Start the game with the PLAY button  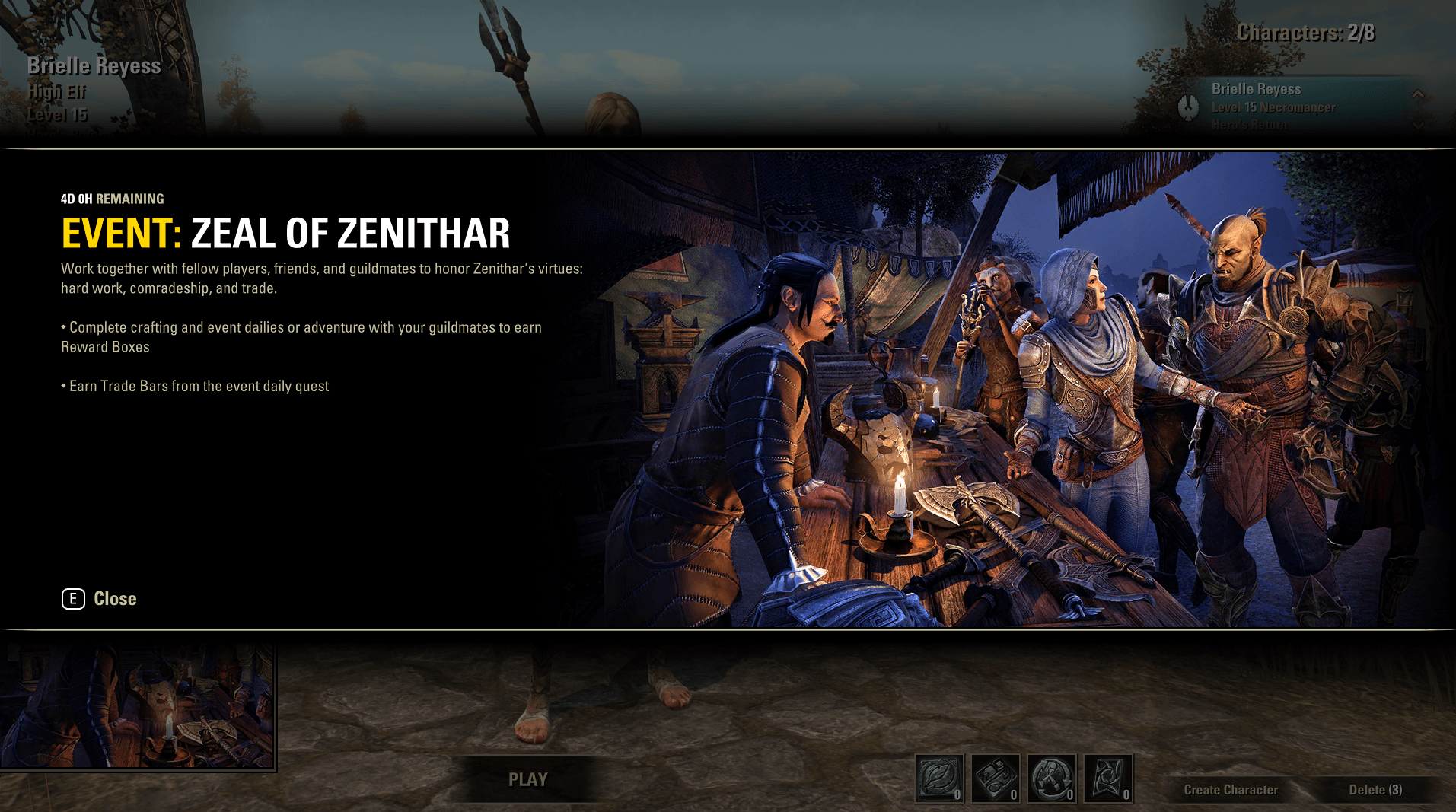coord(527,779)
